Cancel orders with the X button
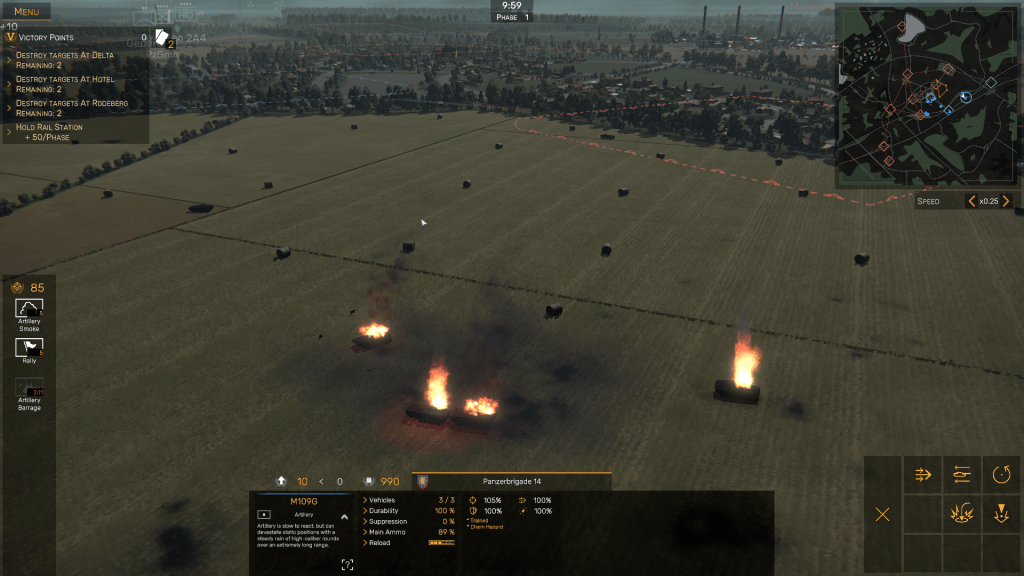The height and width of the screenshot is (576, 1024). 883,514
